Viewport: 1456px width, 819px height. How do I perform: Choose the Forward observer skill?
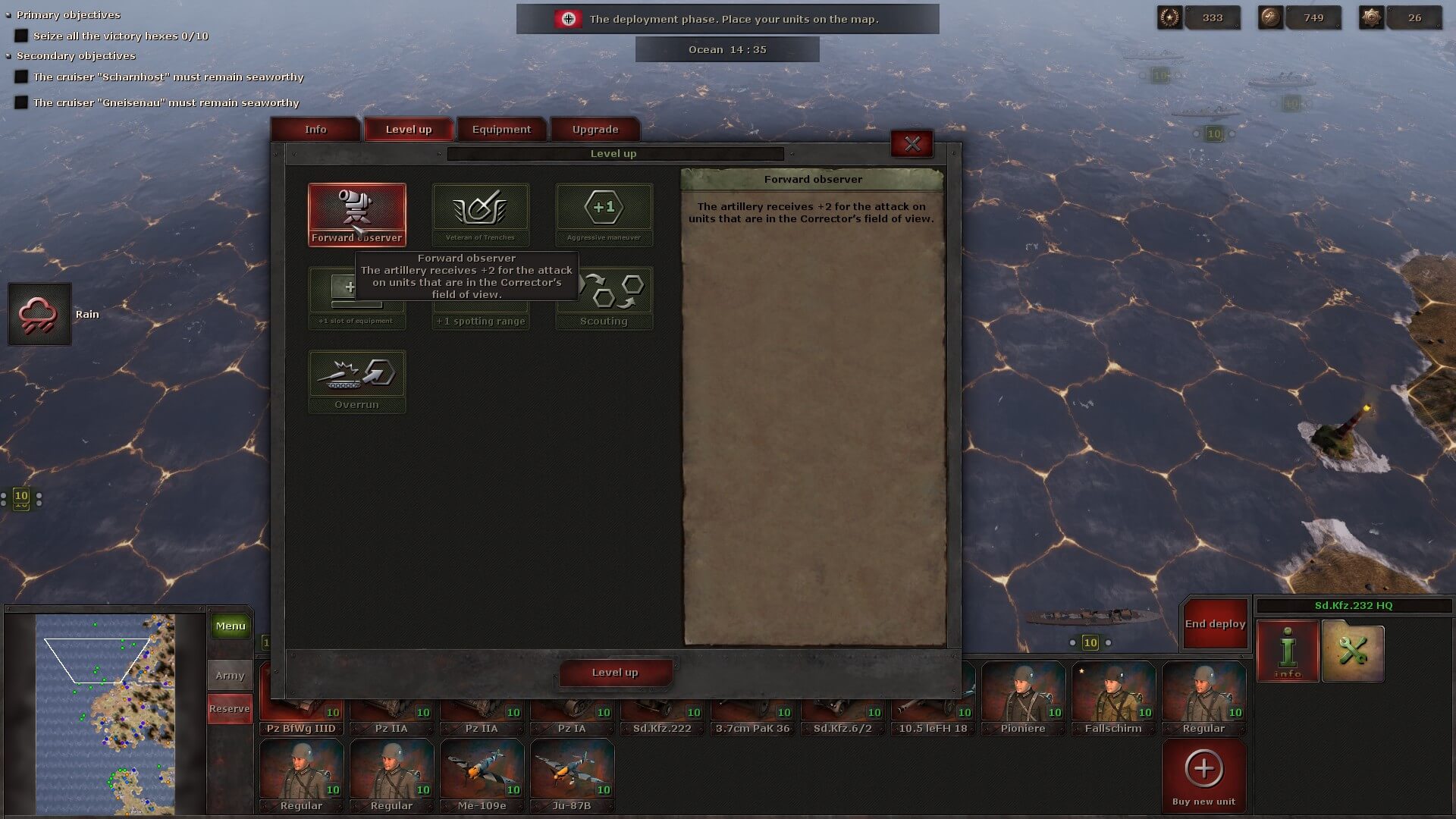coord(356,214)
